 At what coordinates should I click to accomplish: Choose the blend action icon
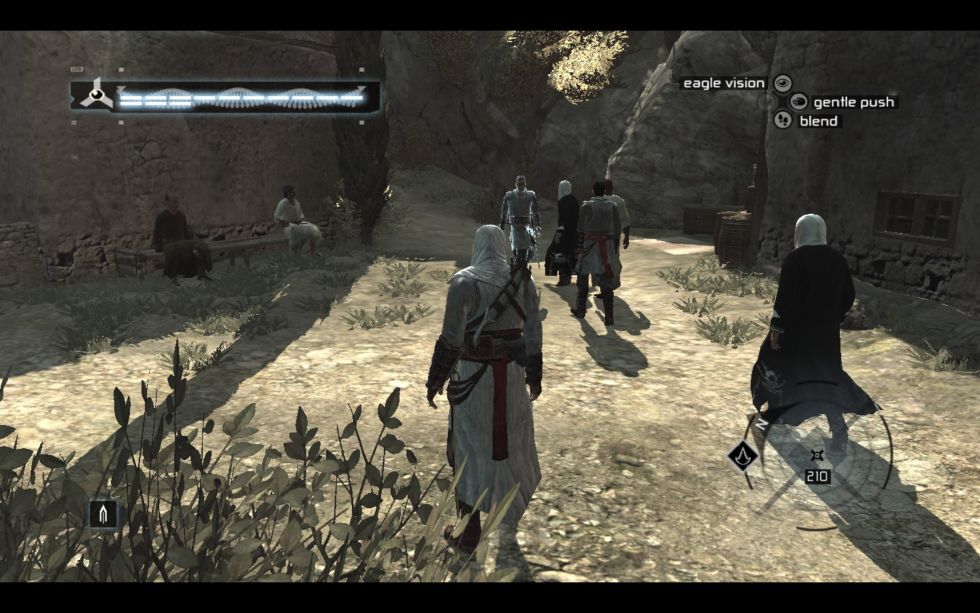[x=783, y=120]
